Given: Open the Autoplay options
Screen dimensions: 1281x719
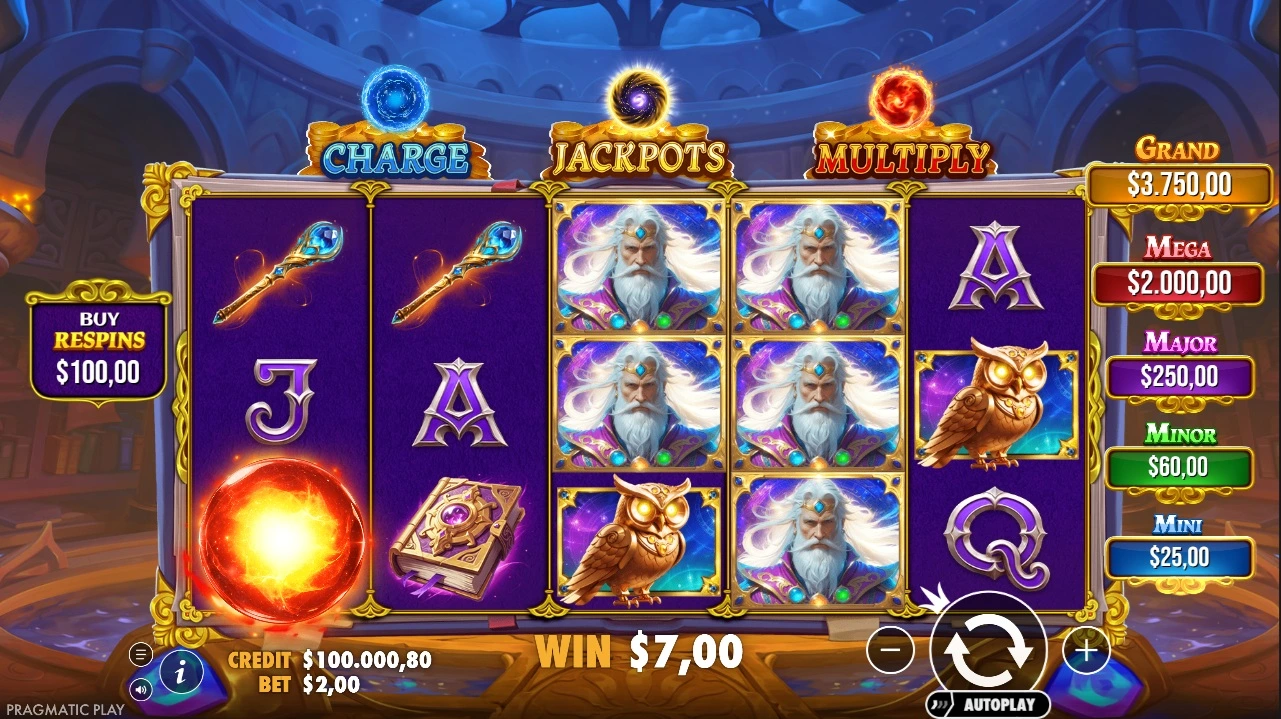Looking at the screenshot, I should [988, 704].
